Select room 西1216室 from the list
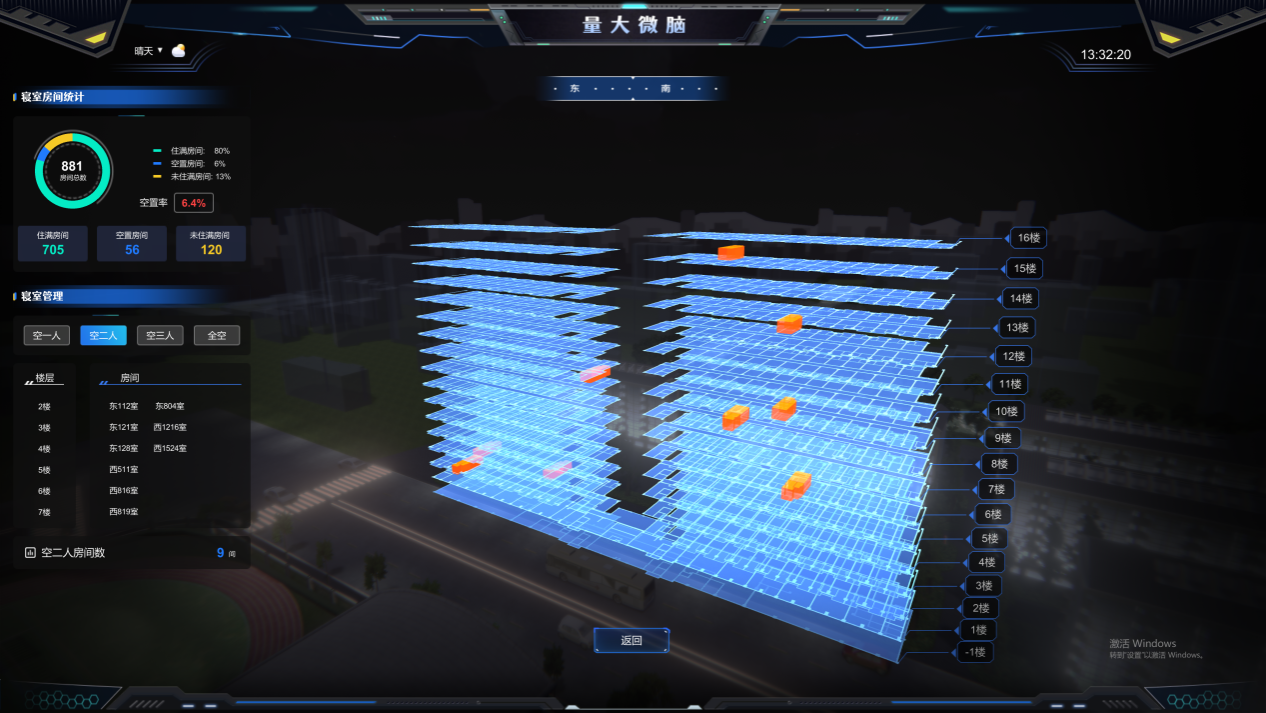The image size is (1266, 713). (x=170, y=428)
